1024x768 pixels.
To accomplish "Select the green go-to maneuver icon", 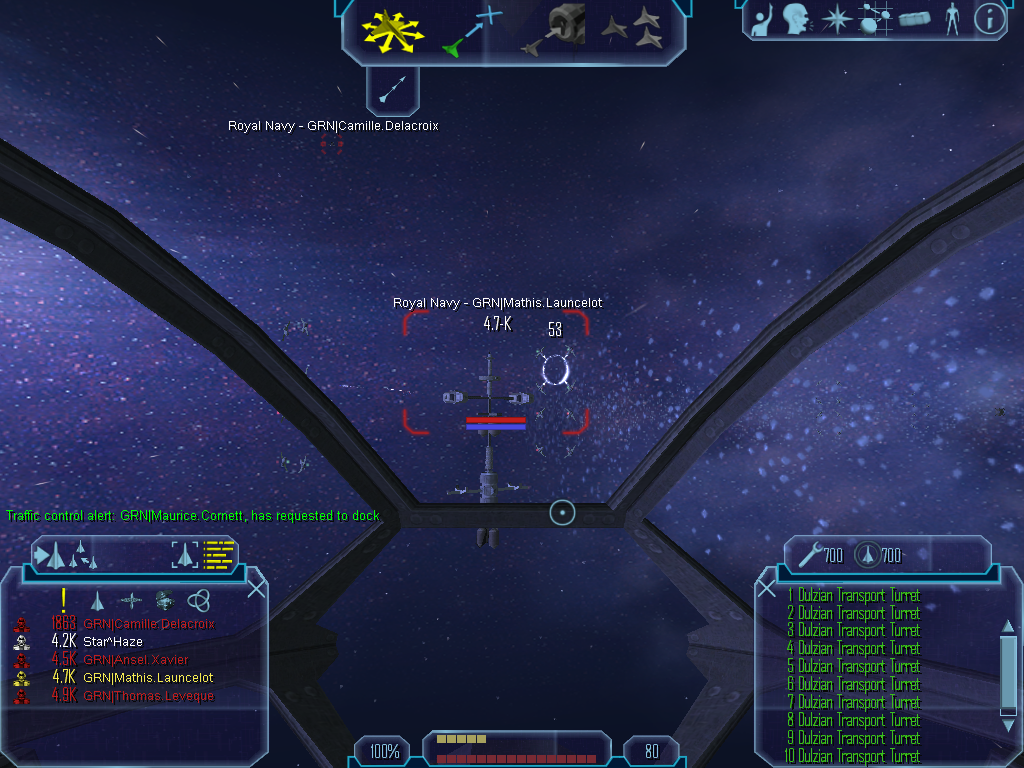I will point(470,30).
